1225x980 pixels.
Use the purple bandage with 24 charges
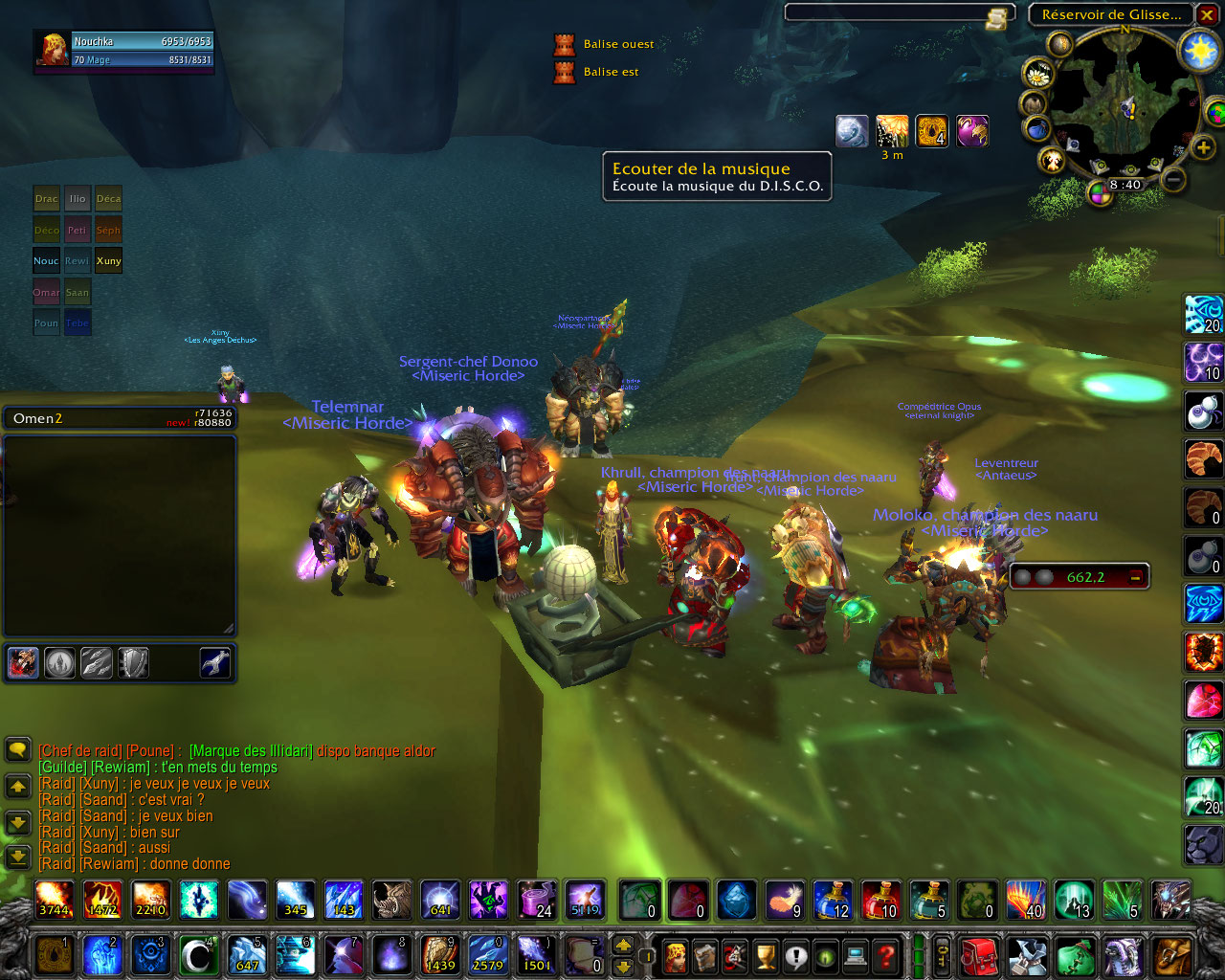point(536,900)
